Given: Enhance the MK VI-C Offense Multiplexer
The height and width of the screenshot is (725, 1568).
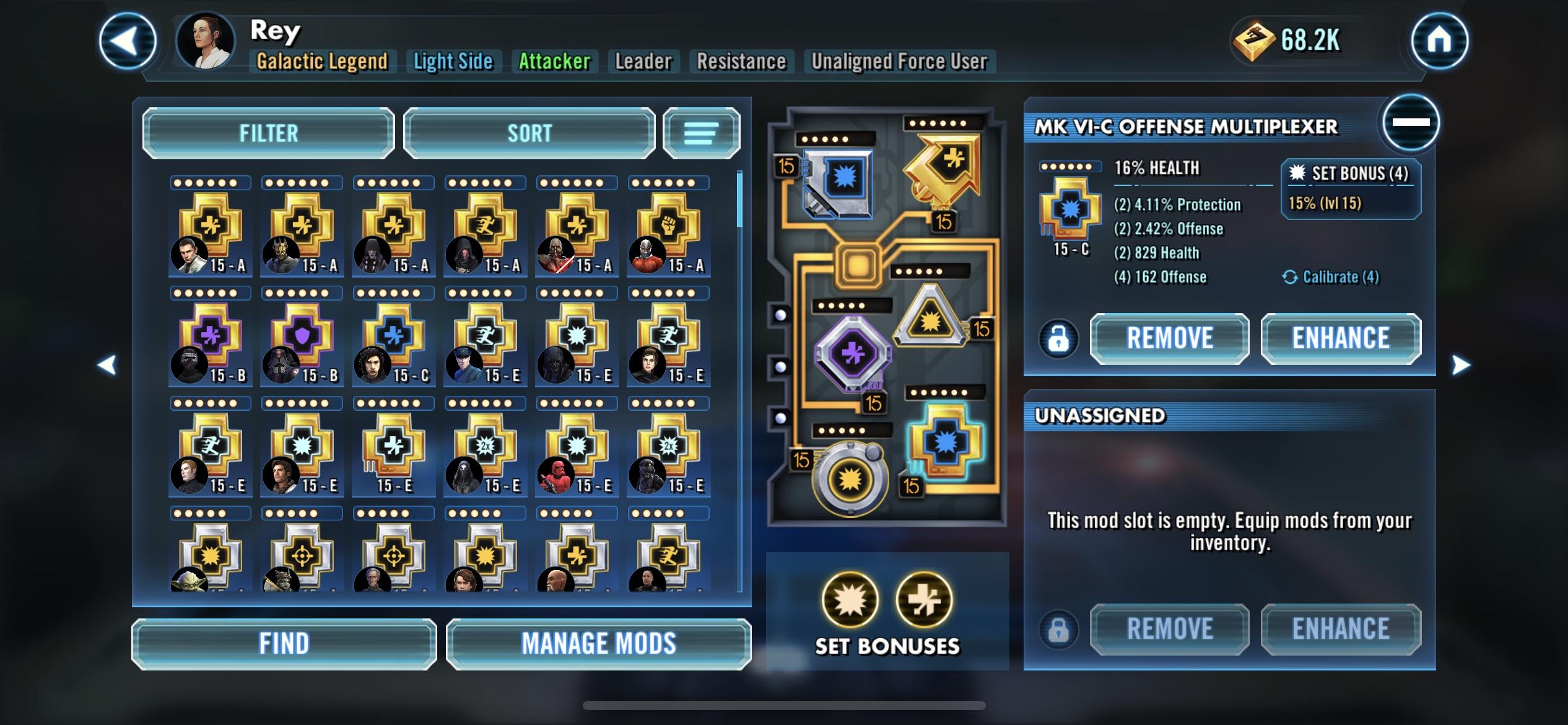Looking at the screenshot, I should tap(1340, 338).
